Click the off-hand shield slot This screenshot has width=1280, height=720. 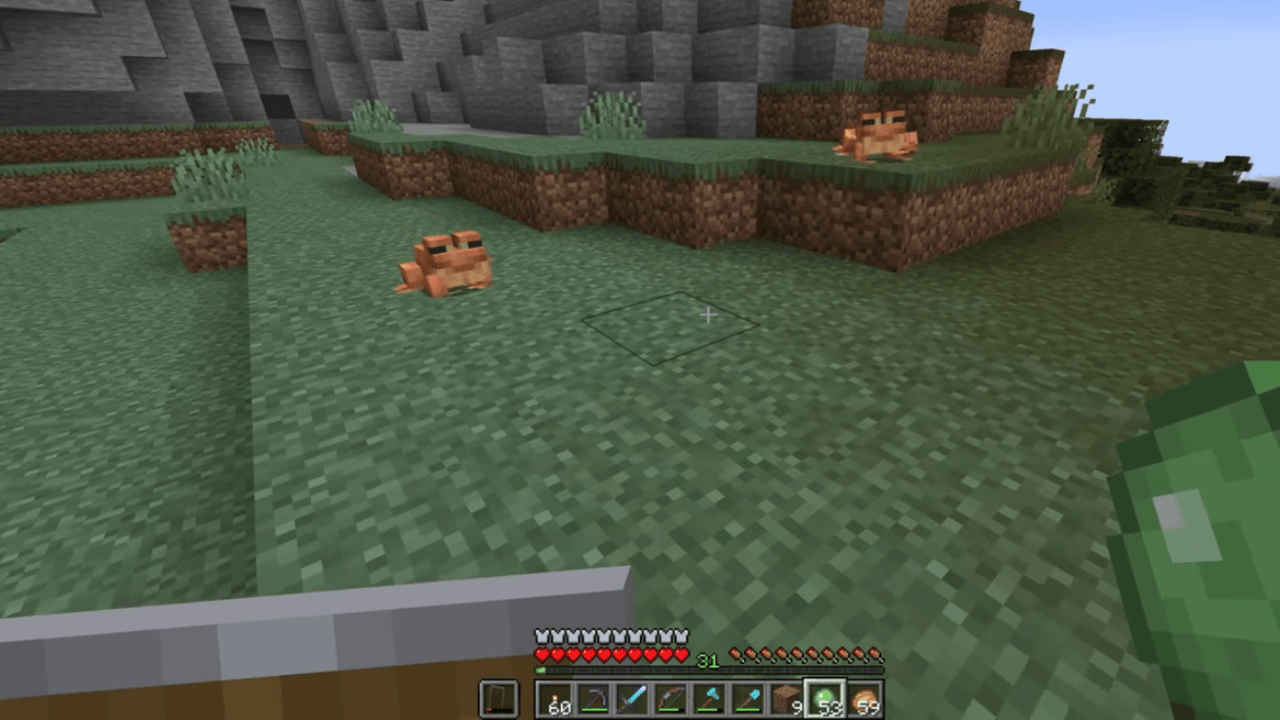click(499, 698)
